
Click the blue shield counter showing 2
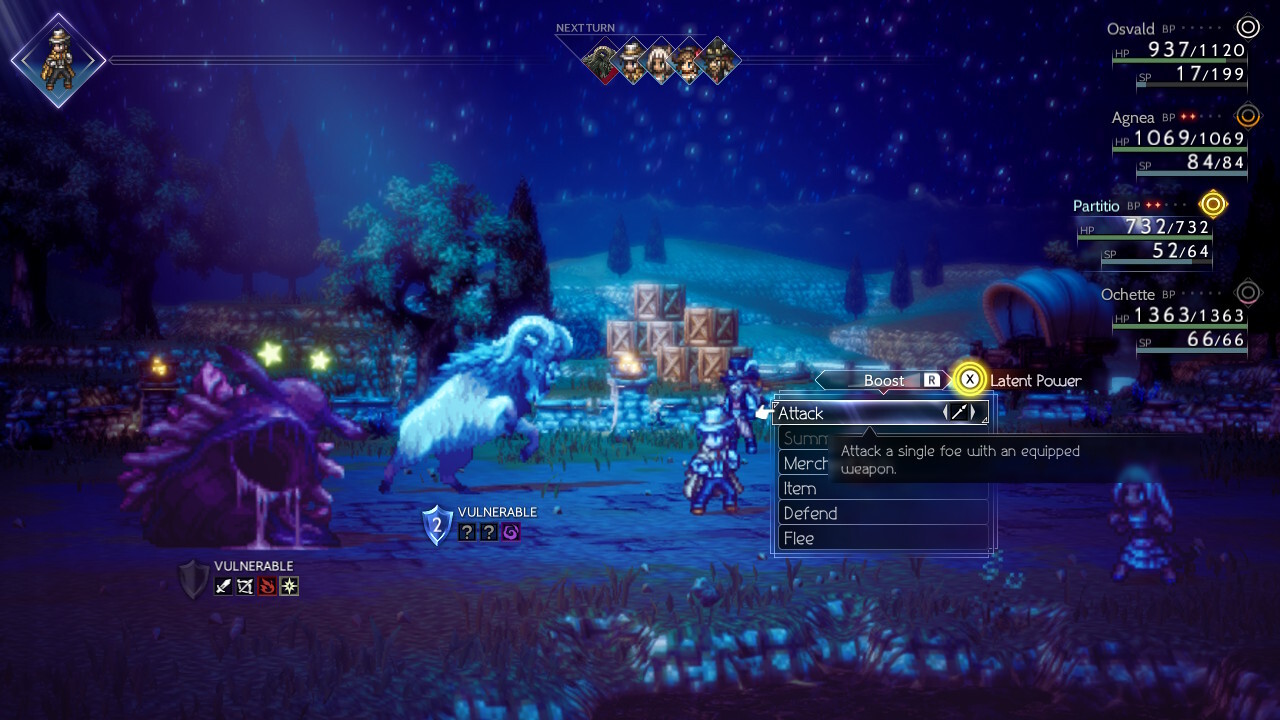click(x=436, y=524)
